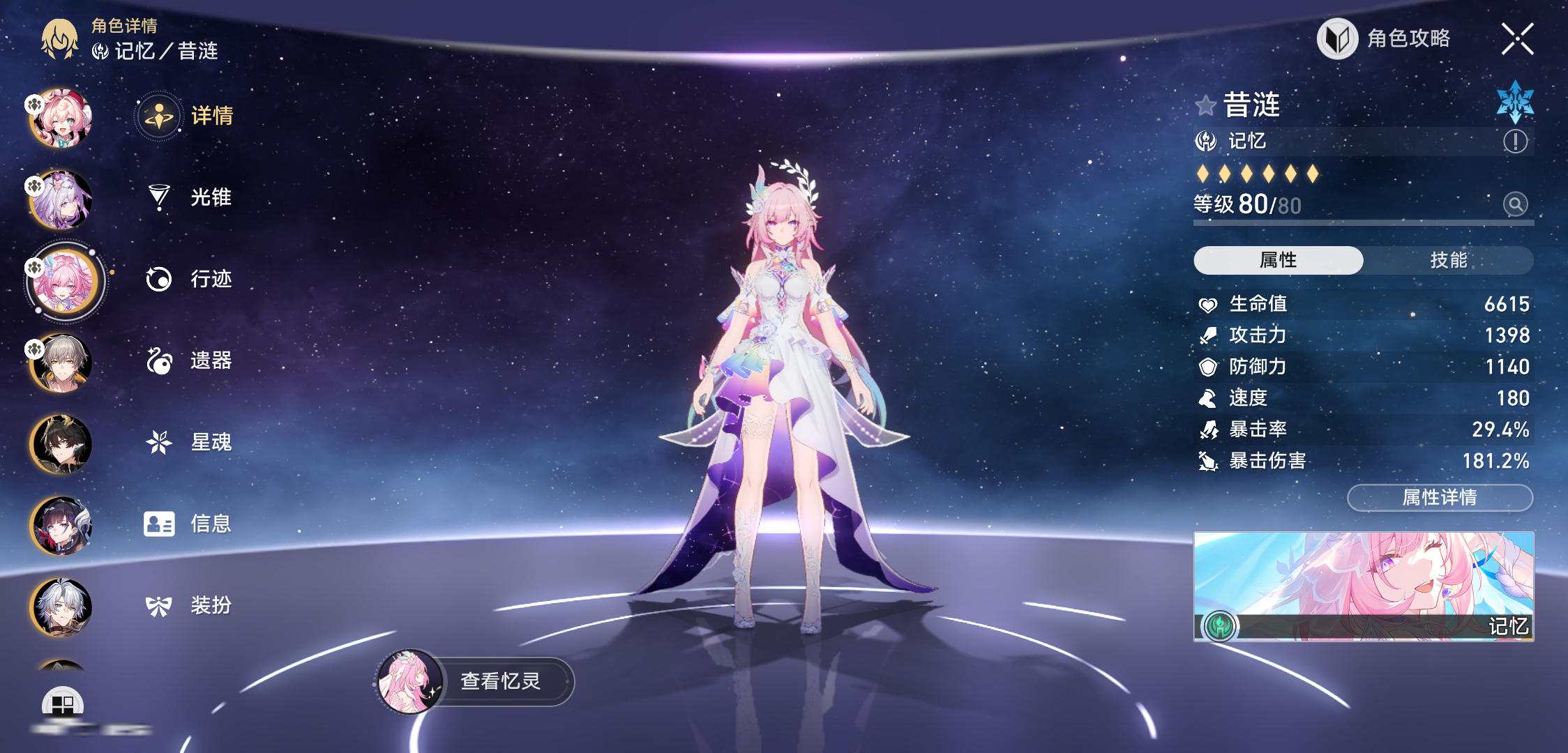This screenshot has height=753, width=1568.
Task: Open the 角色攻略 character guide
Action: coord(1385,39)
